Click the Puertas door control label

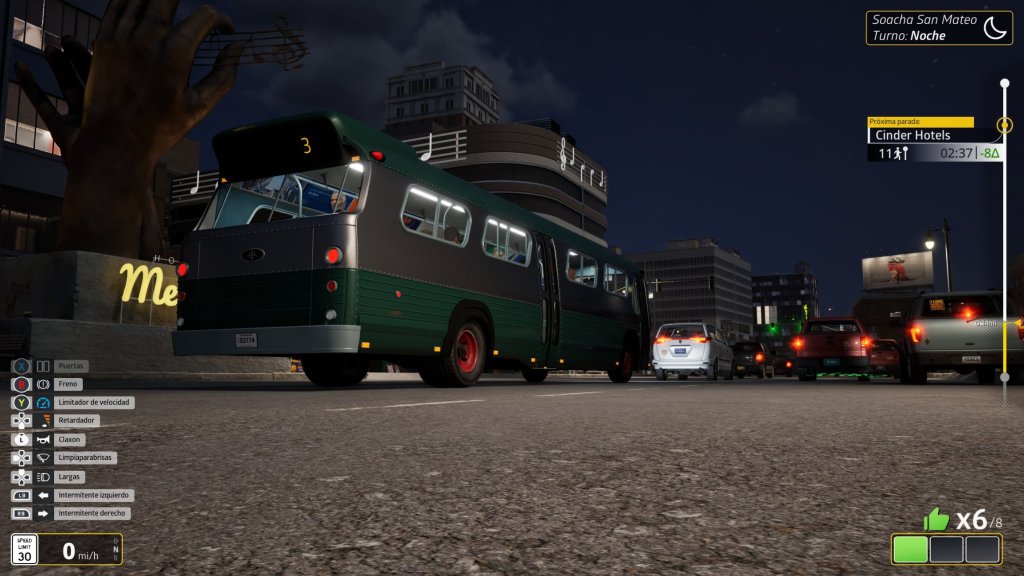click(x=70, y=366)
